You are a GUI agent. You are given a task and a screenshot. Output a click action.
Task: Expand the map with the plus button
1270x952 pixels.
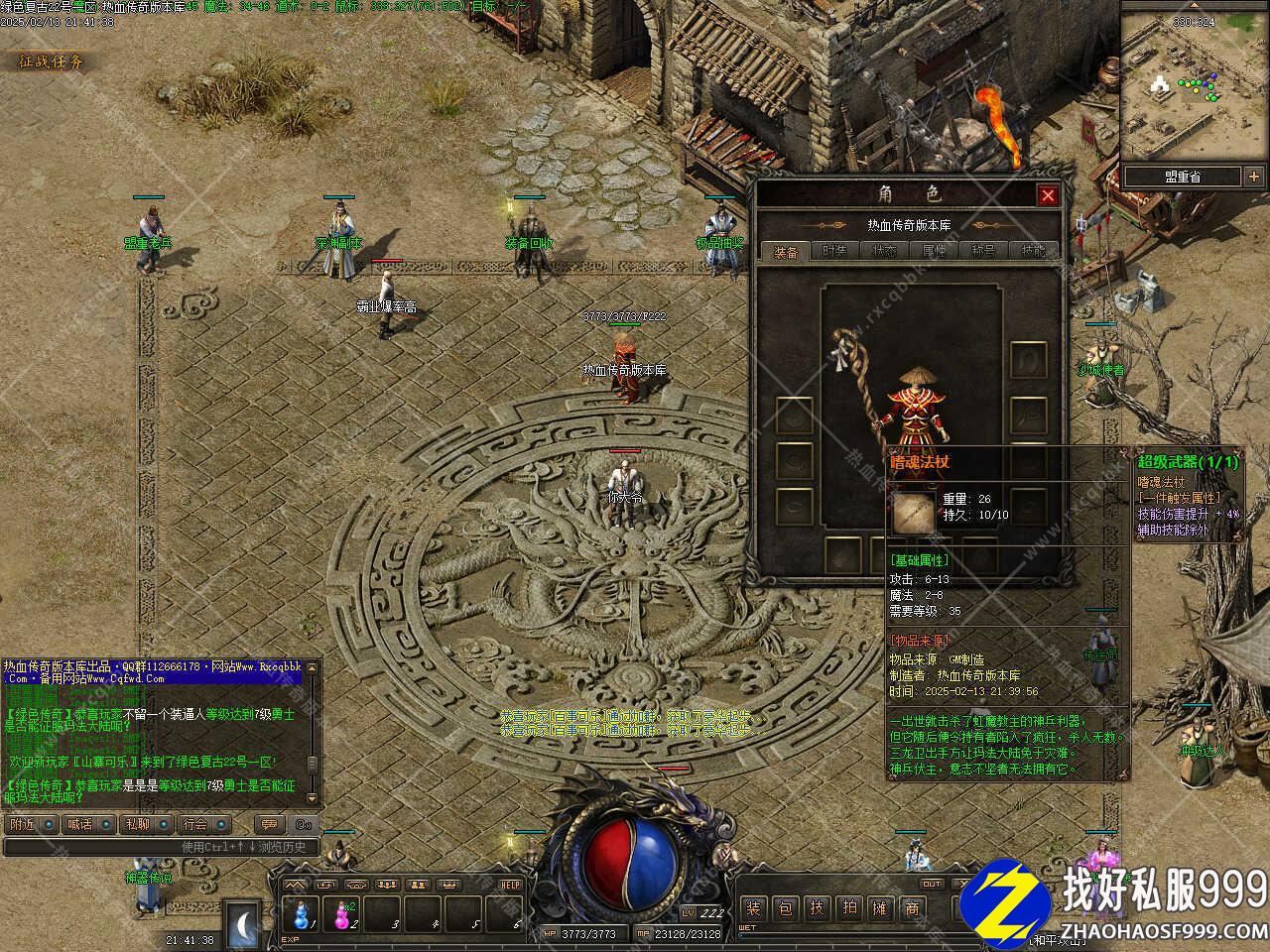[x=1254, y=177]
